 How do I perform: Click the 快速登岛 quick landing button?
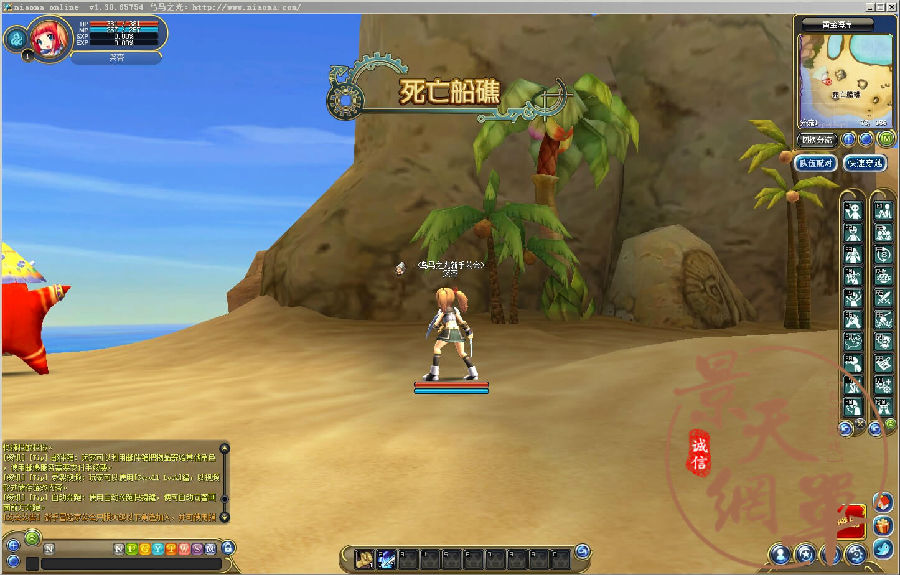coord(864,162)
